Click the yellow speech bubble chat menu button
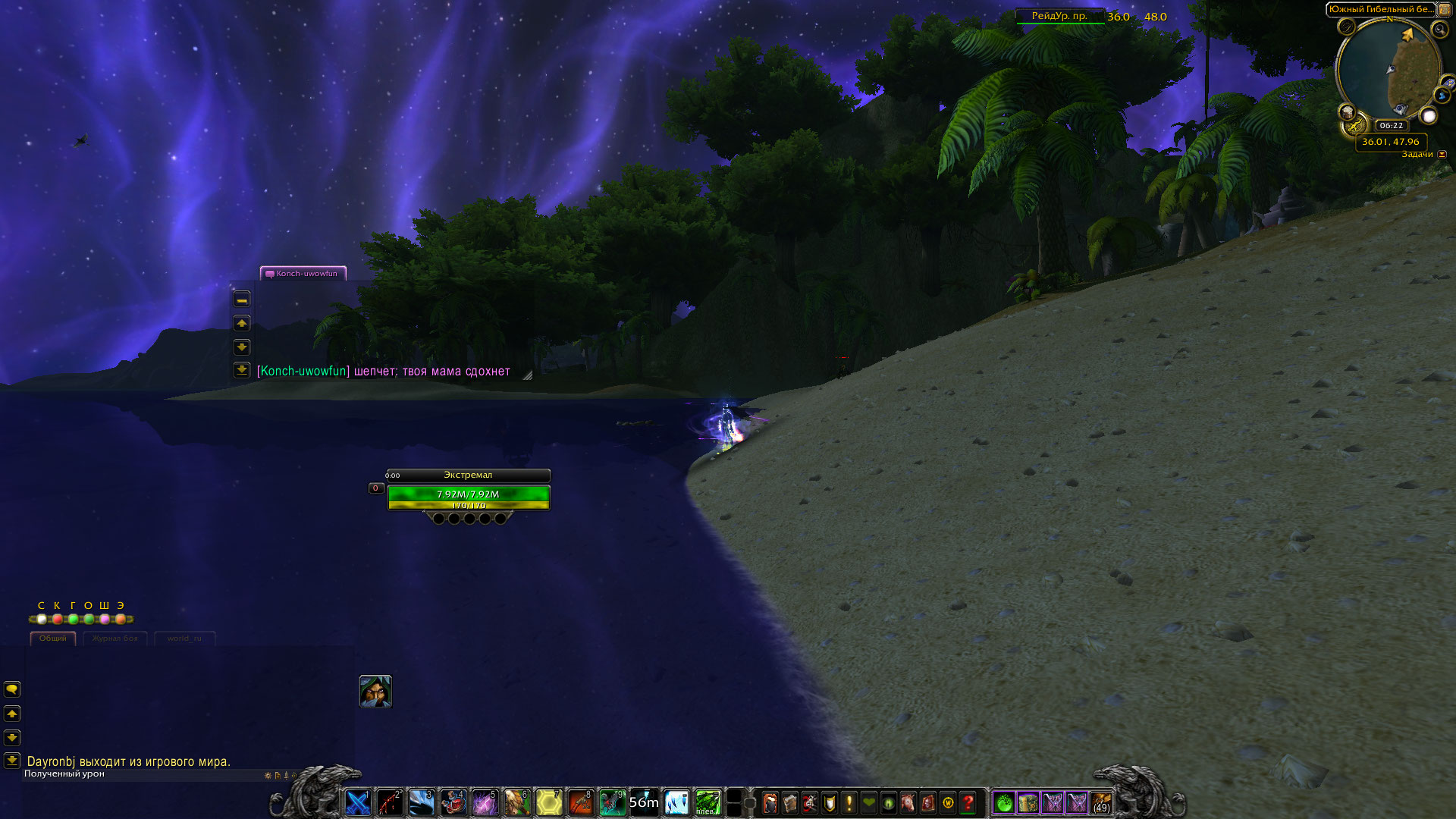Screen dimensions: 1456x819 coord(12,689)
